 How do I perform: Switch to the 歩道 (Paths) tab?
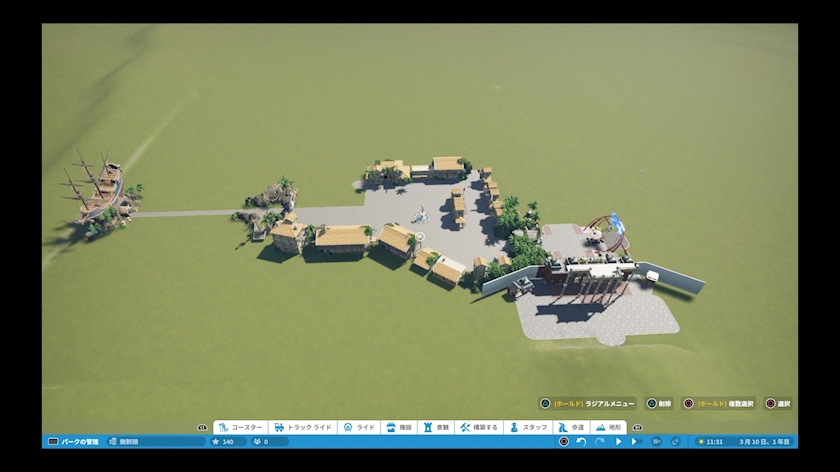pyautogui.click(x=570, y=427)
